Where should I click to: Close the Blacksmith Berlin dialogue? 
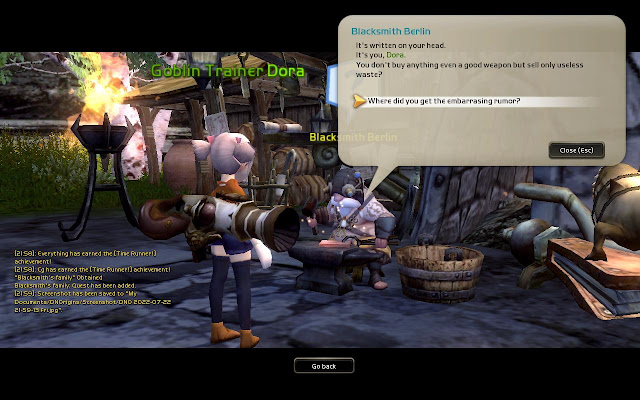(x=576, y=150)
